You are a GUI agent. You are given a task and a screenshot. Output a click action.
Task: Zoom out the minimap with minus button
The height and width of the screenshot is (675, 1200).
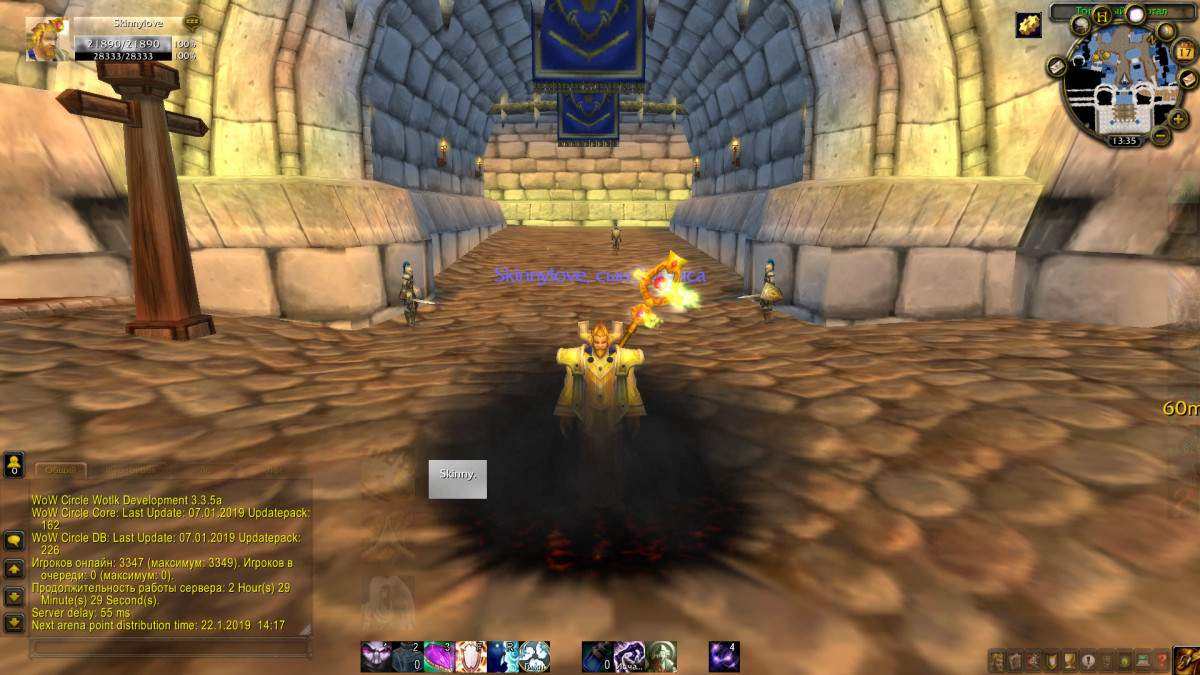click(1160, 134)
